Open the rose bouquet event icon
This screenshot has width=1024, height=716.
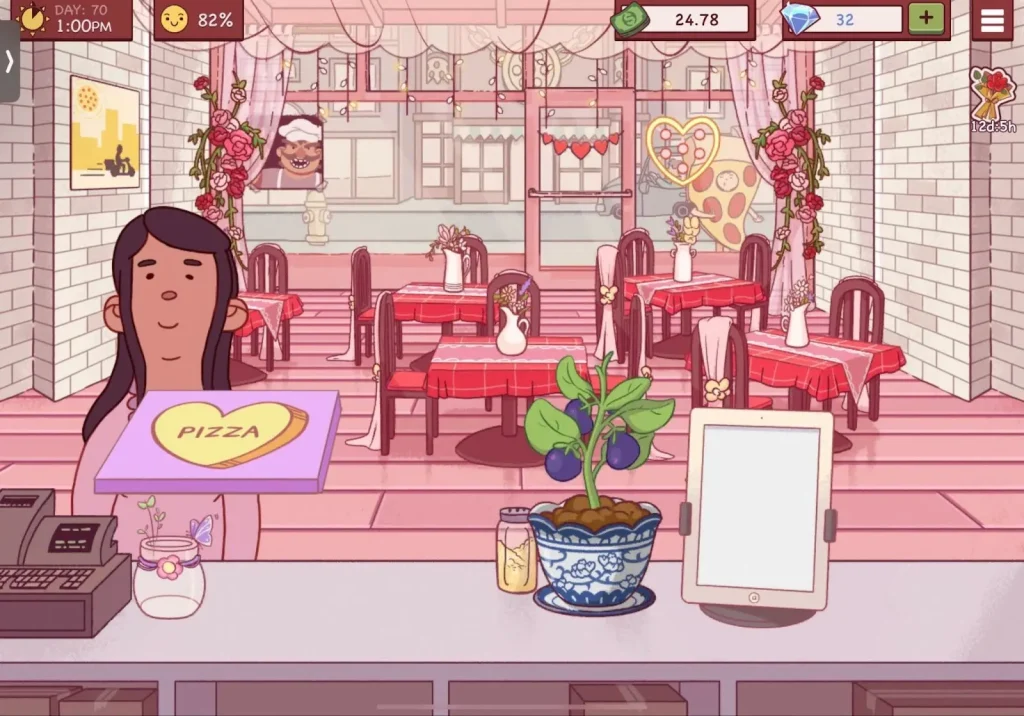[991, 96]
